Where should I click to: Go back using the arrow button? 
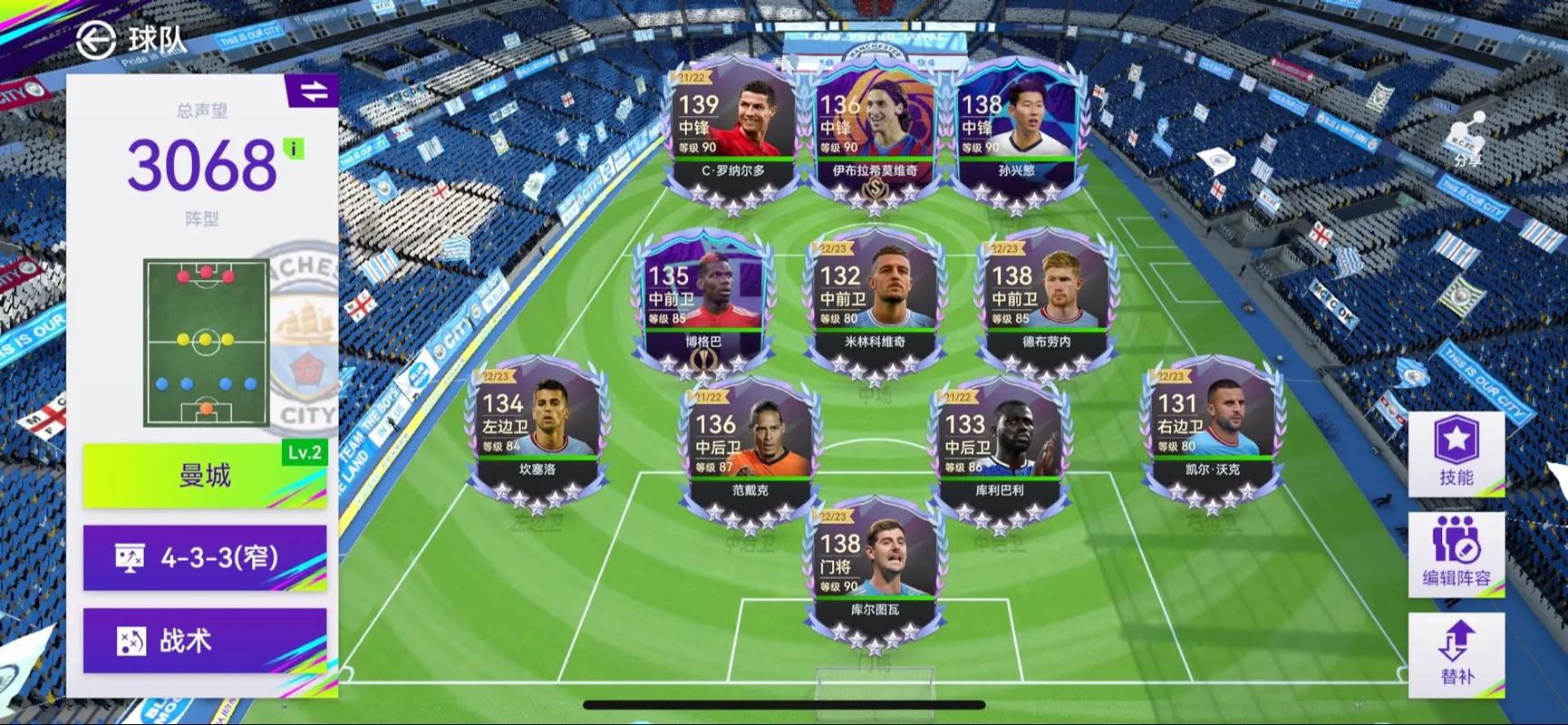click(x=95, y=40)
